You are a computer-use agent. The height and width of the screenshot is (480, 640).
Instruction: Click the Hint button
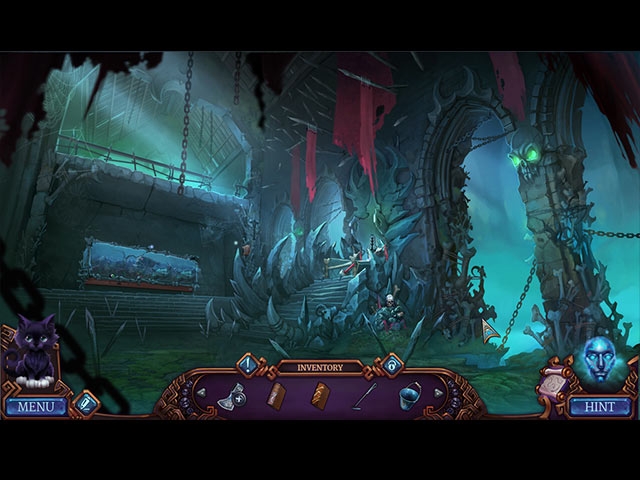pyautogui.click(x=601, y=407)
